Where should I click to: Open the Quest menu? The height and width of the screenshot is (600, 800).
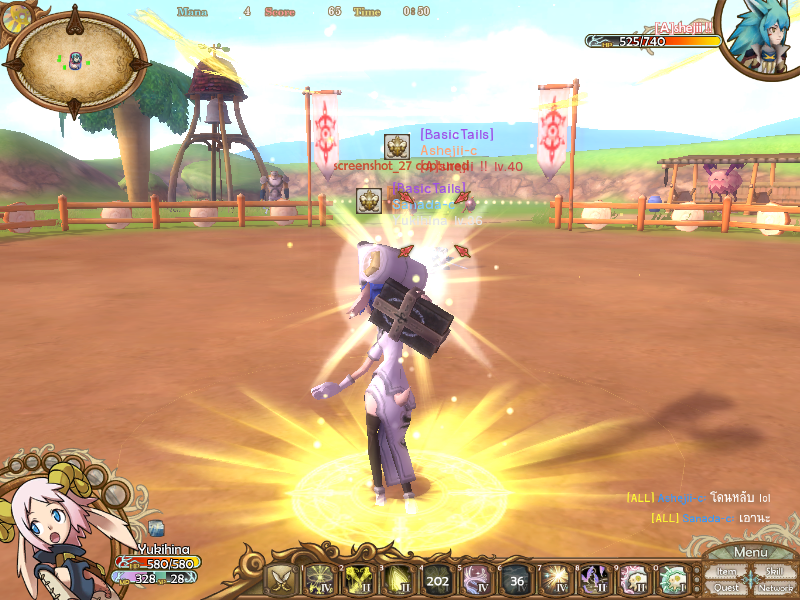coord(727,588)
